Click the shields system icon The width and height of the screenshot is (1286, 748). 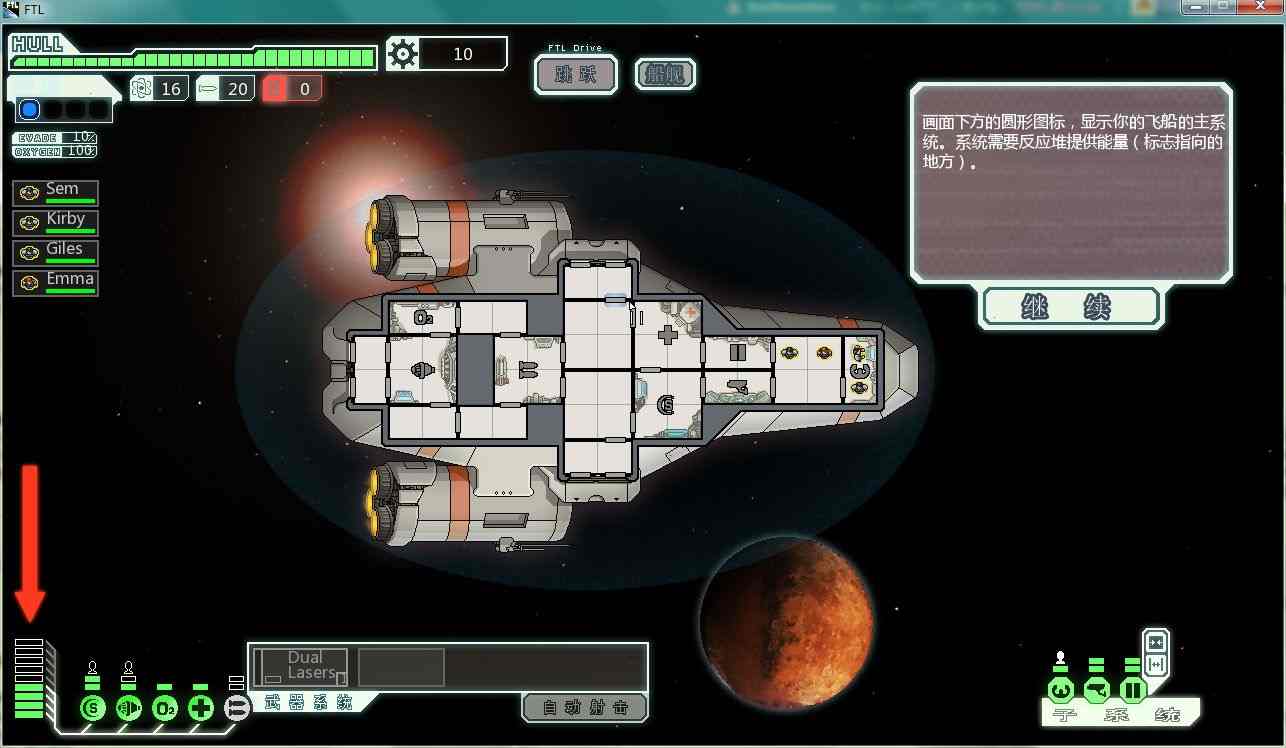pos(93,709)
